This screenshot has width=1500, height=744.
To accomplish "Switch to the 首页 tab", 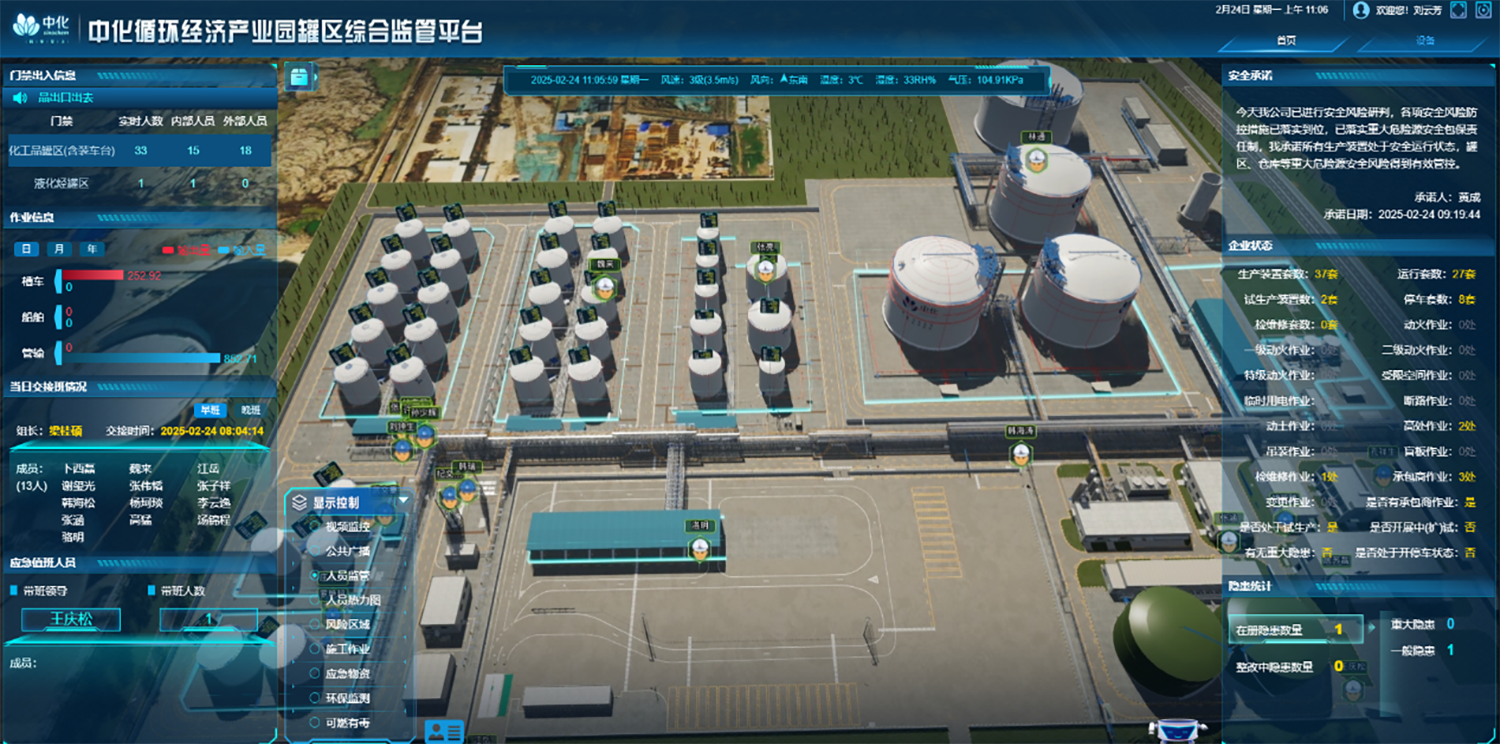I will tap(1286, 41).
